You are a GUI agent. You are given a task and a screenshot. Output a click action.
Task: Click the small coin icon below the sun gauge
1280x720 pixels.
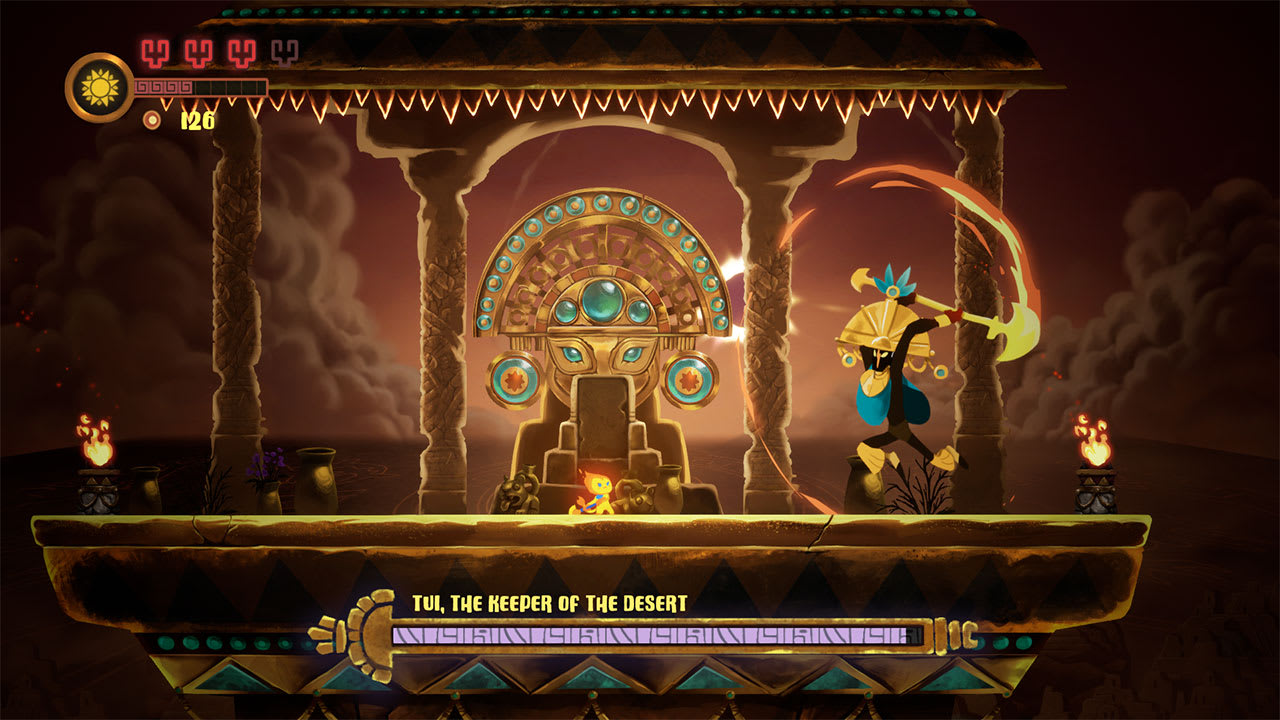pyautogui.click(x=151, y=119)
